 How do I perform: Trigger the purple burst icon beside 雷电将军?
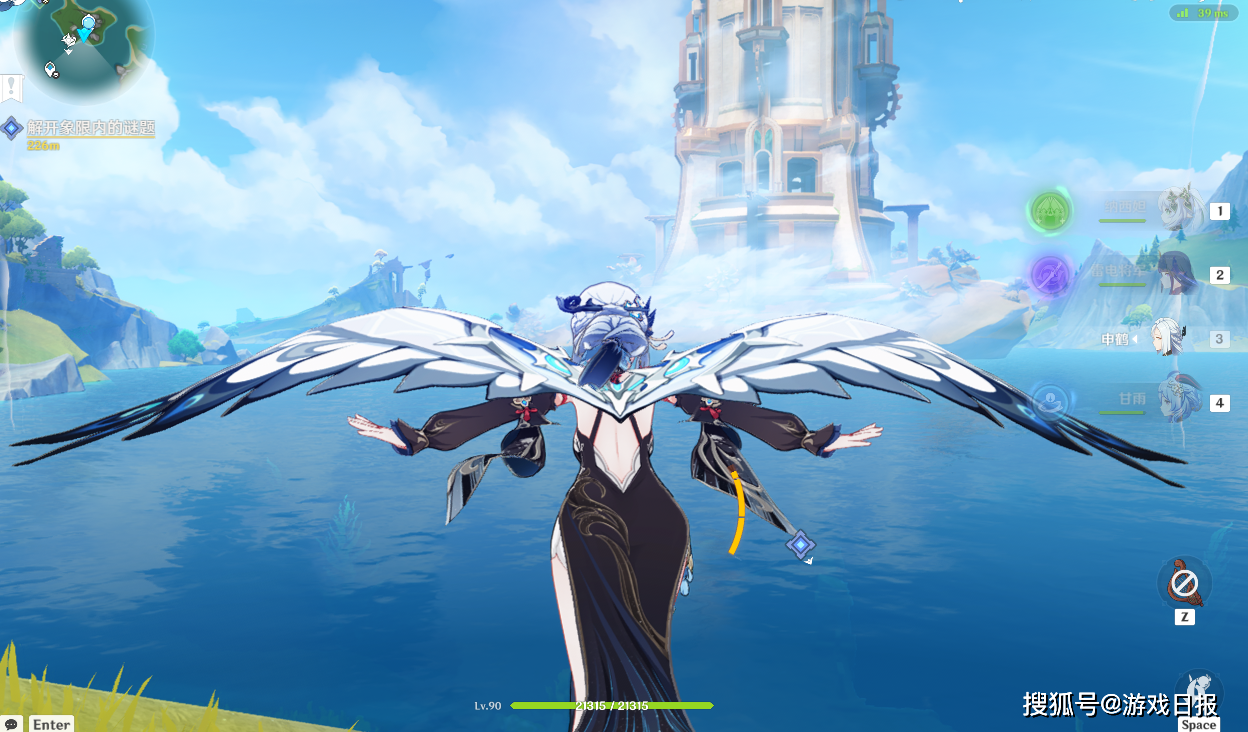tap(1051, 273)
